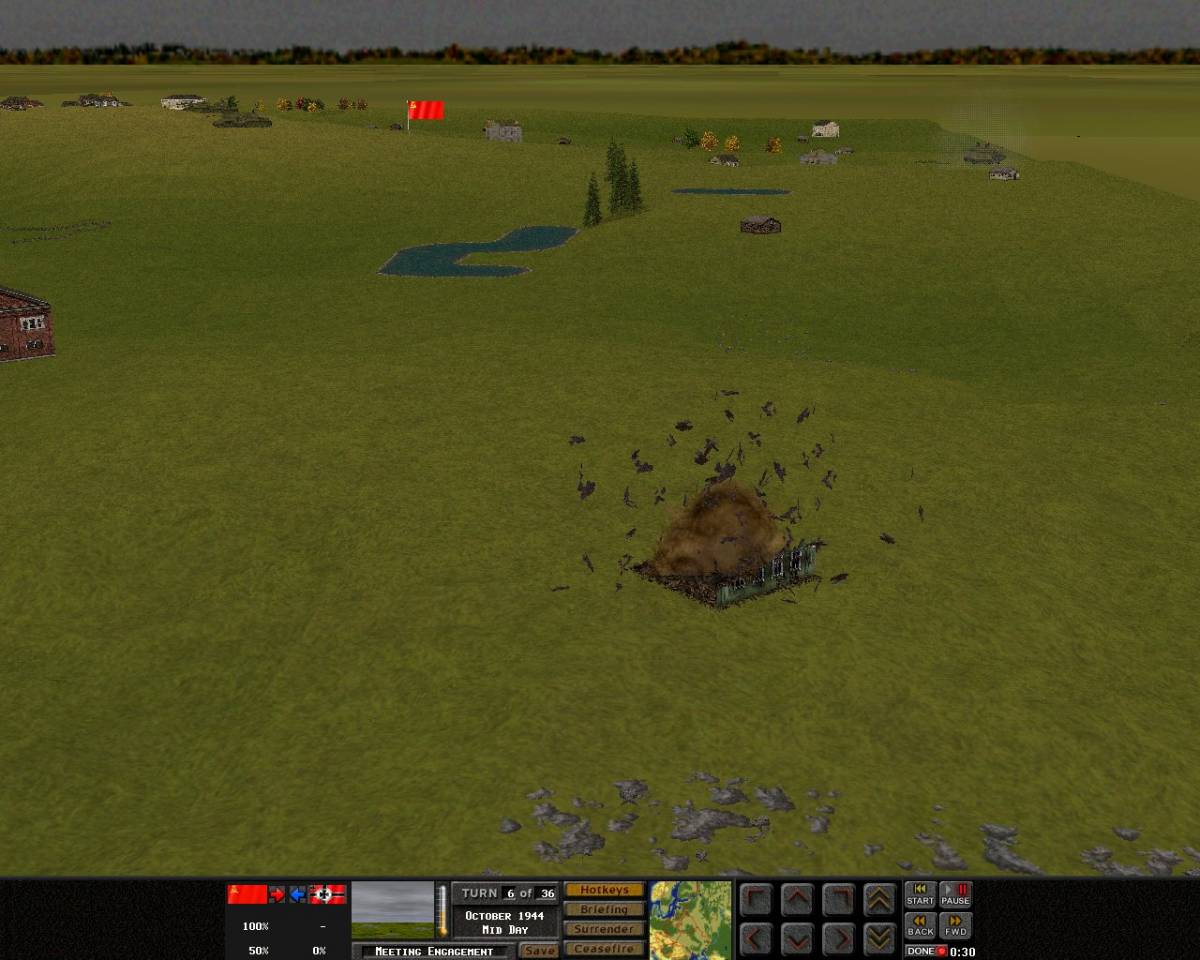Move camera forward with up arrow
This screenshot has width=1200, height=960.
[797, 900]
